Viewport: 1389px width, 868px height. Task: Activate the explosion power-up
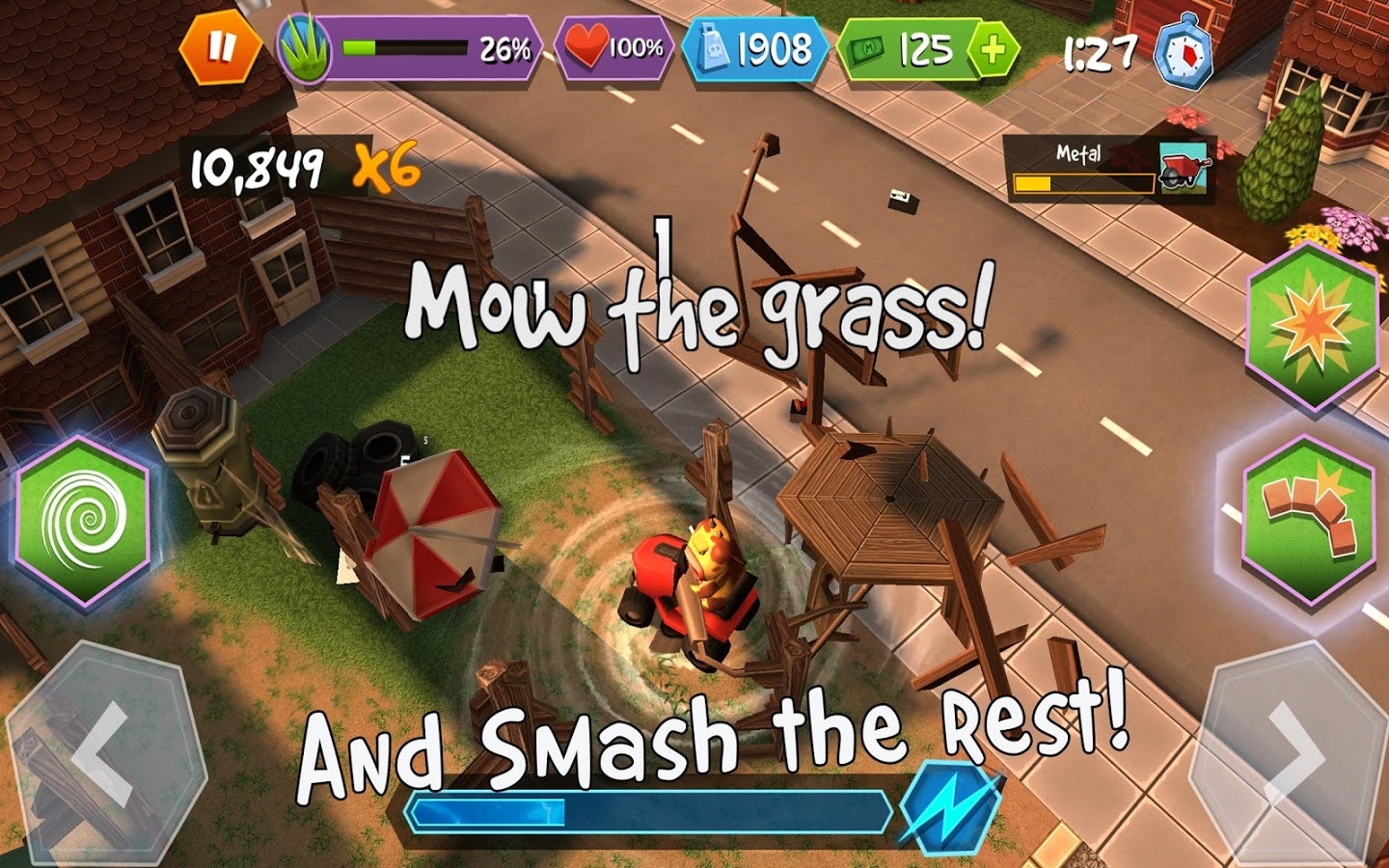click(1312, 328)
